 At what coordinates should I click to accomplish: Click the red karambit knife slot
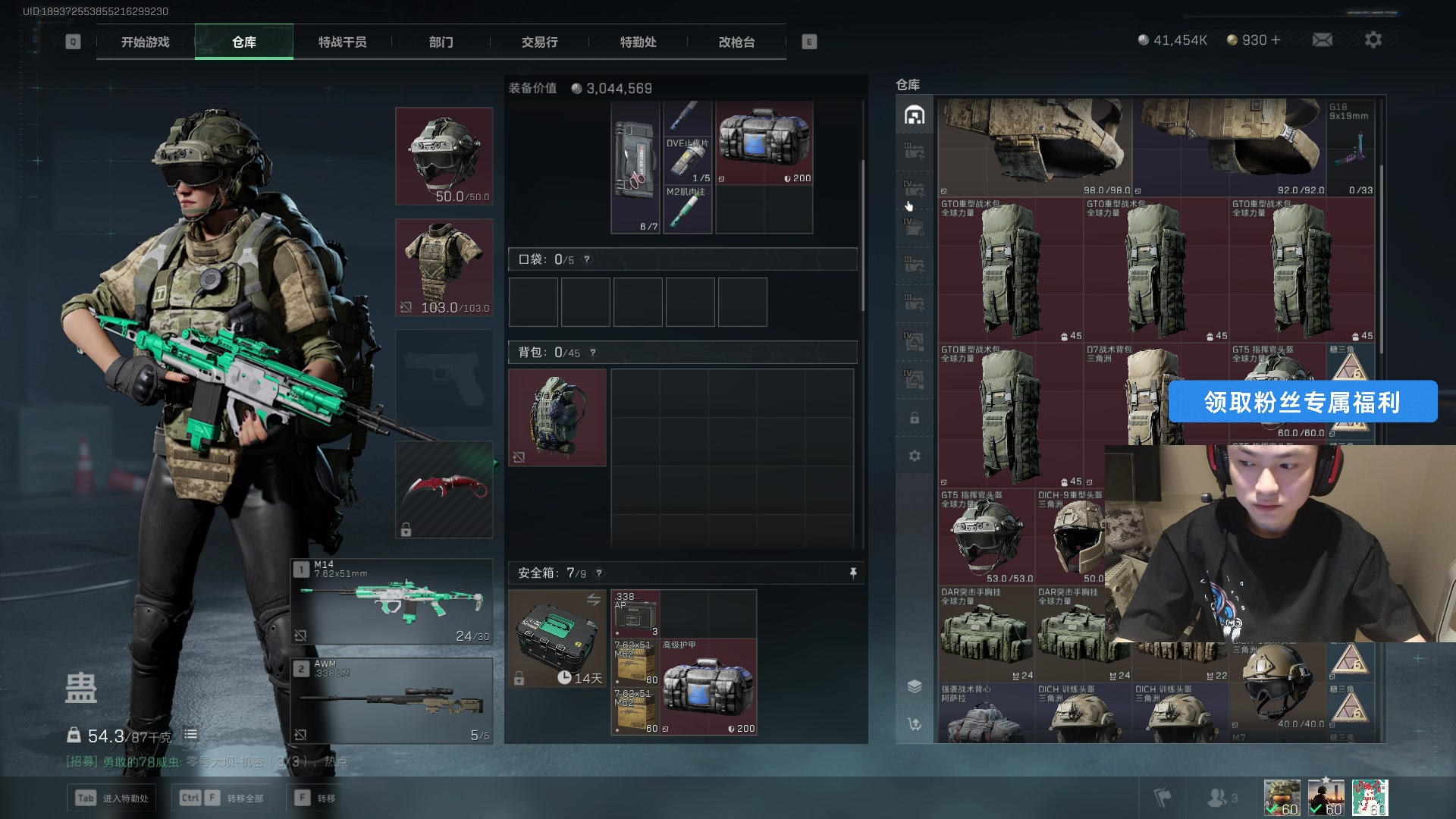444,490
